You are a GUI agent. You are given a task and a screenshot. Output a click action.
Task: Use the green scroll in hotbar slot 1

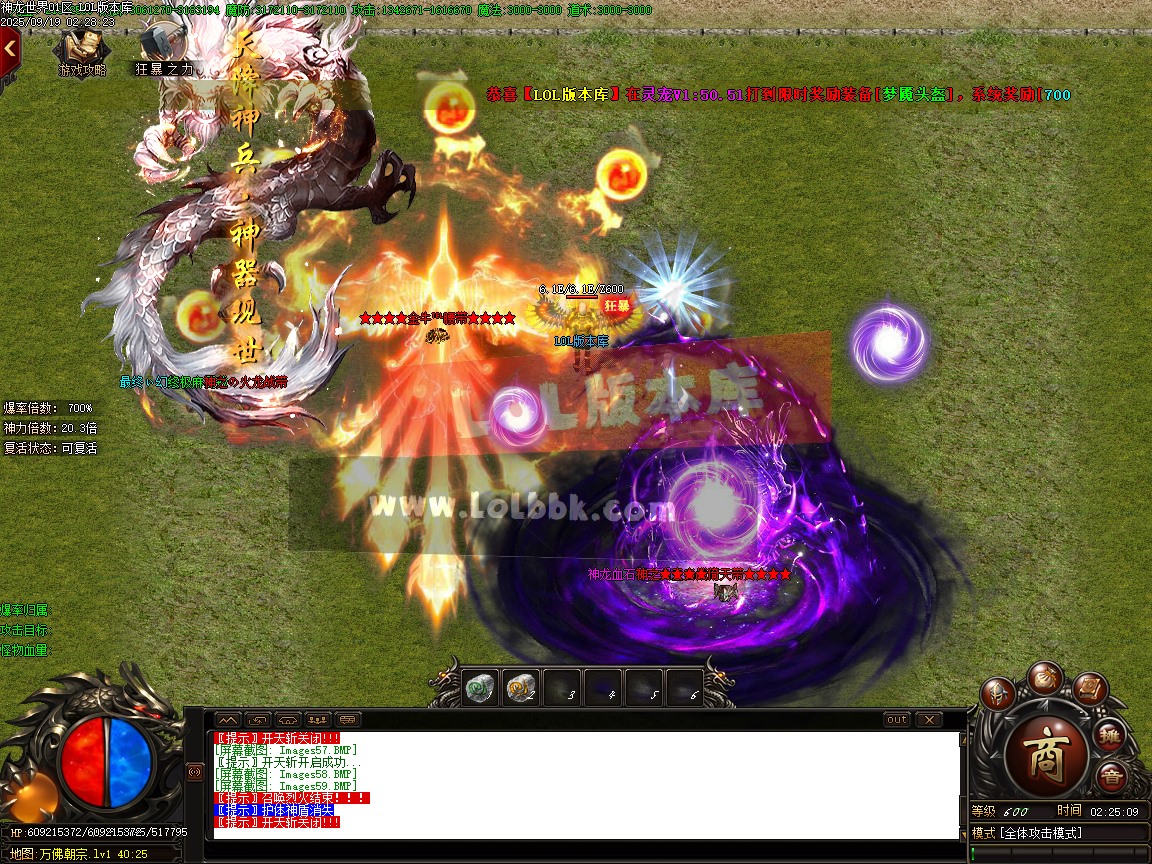tap(481, 687)
